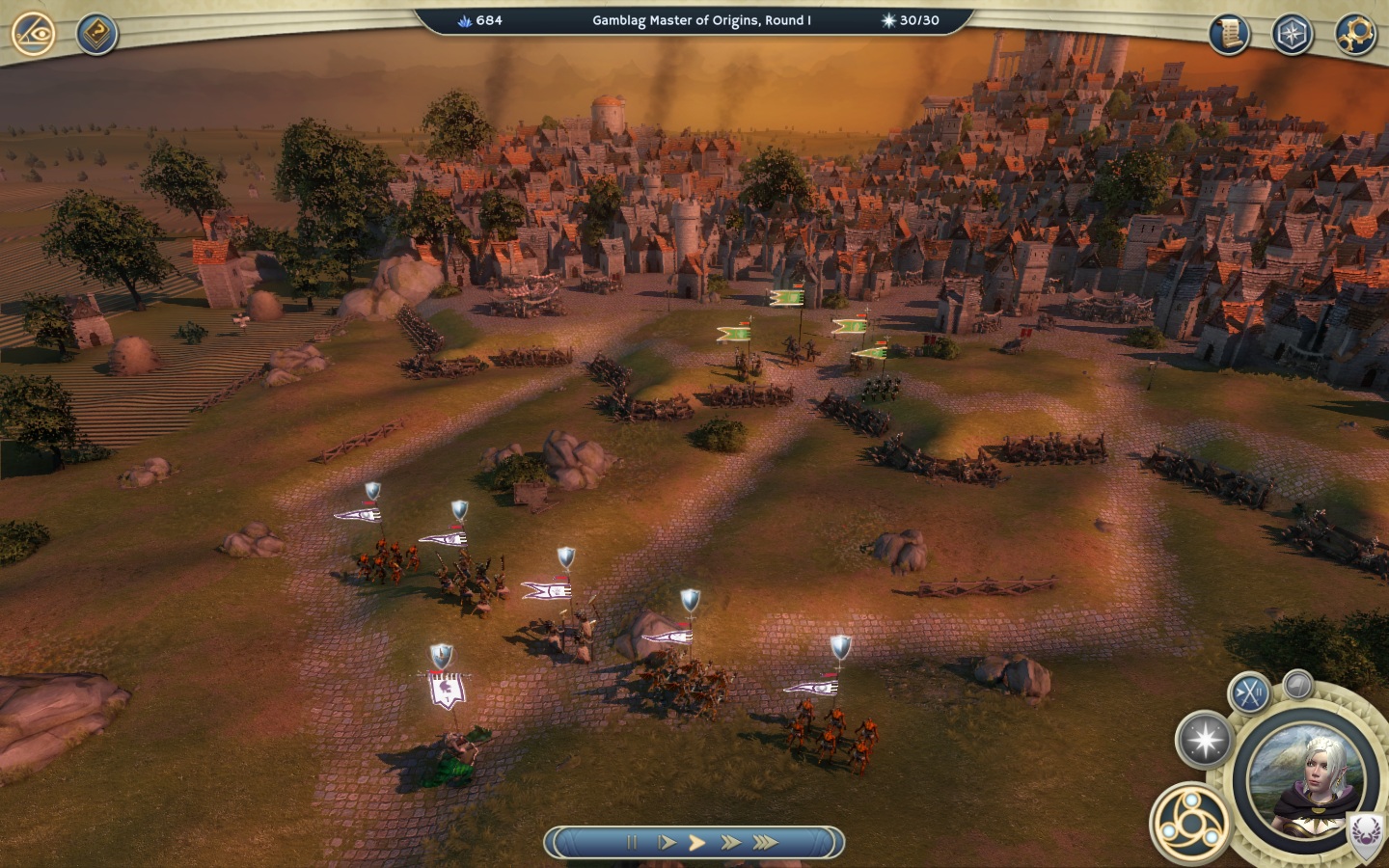Open the starburst spell casting button

[x=1205, y=740]
